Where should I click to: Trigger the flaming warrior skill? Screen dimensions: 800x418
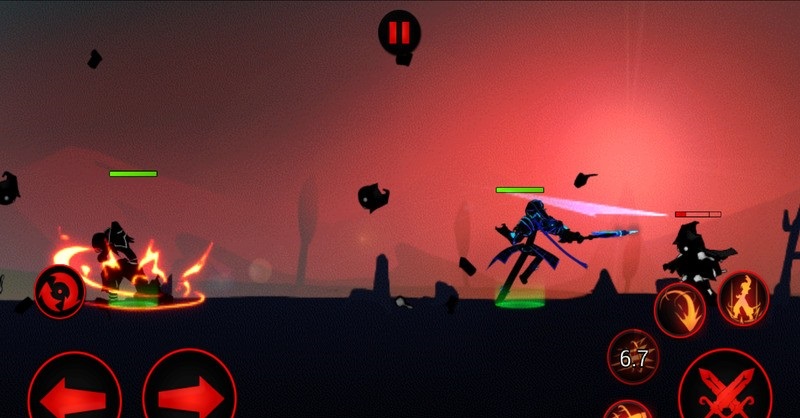[x=743, y=298]
